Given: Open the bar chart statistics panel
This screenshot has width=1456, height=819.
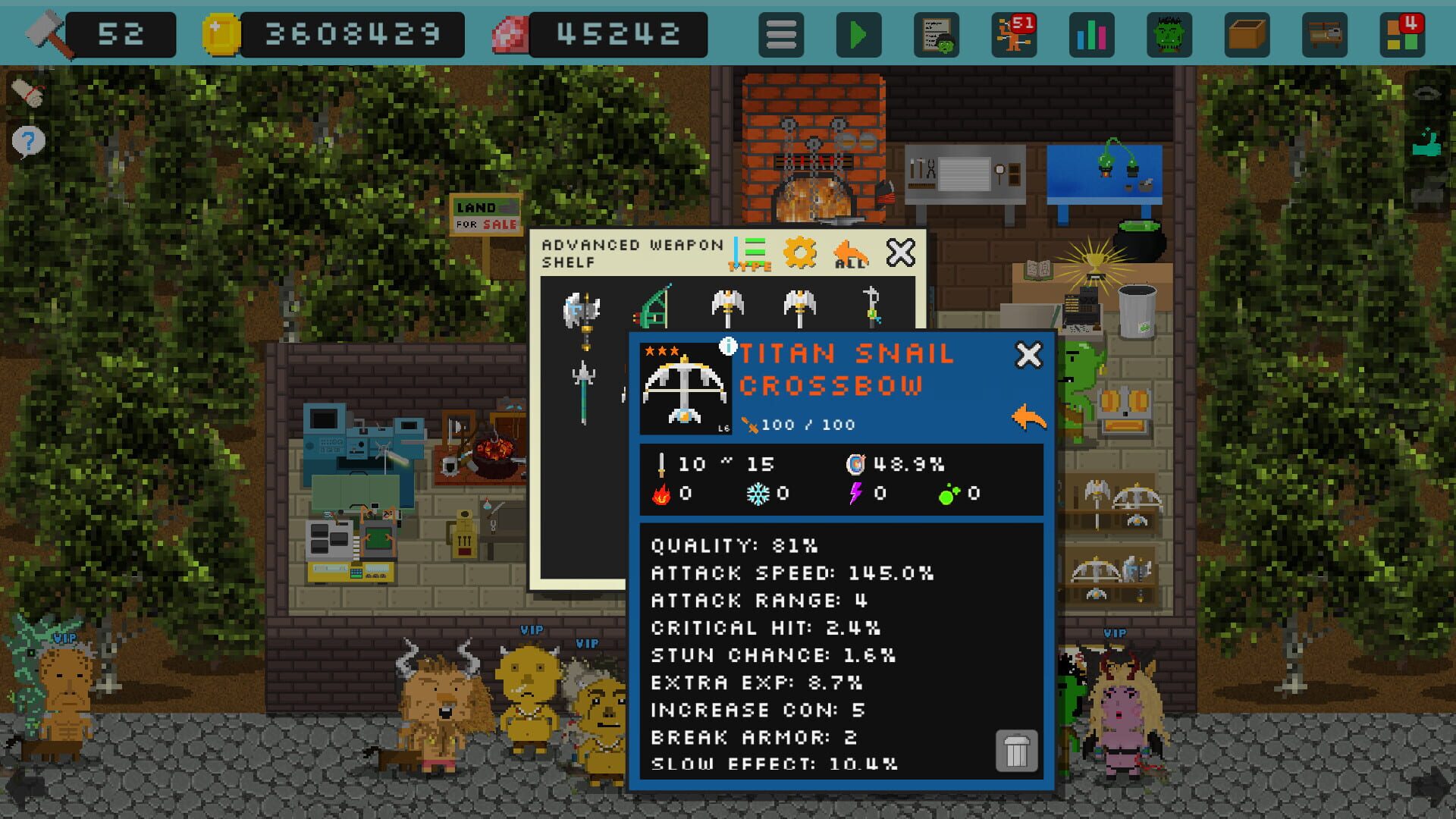Looking at the screenshot, I should coord(1092,34).
